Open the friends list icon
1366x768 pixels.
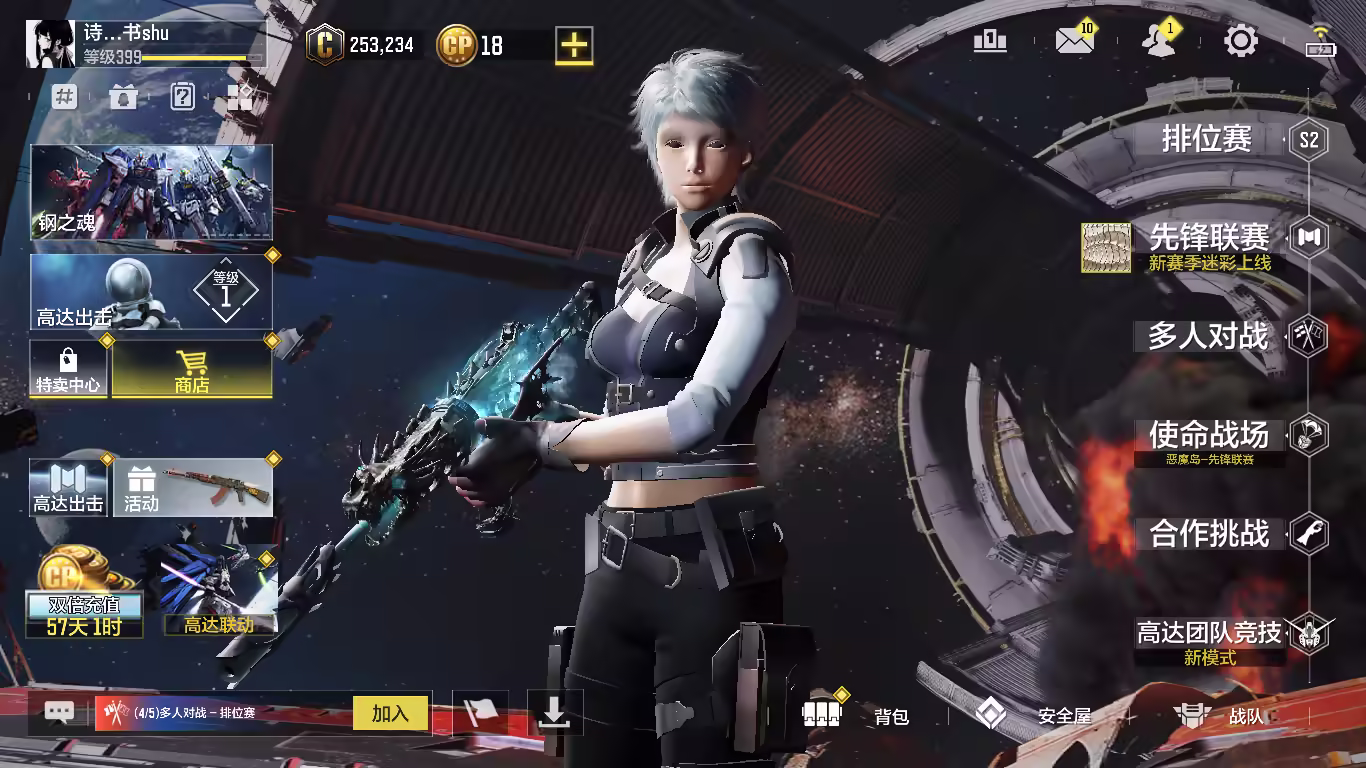[x=1158, y=41]
